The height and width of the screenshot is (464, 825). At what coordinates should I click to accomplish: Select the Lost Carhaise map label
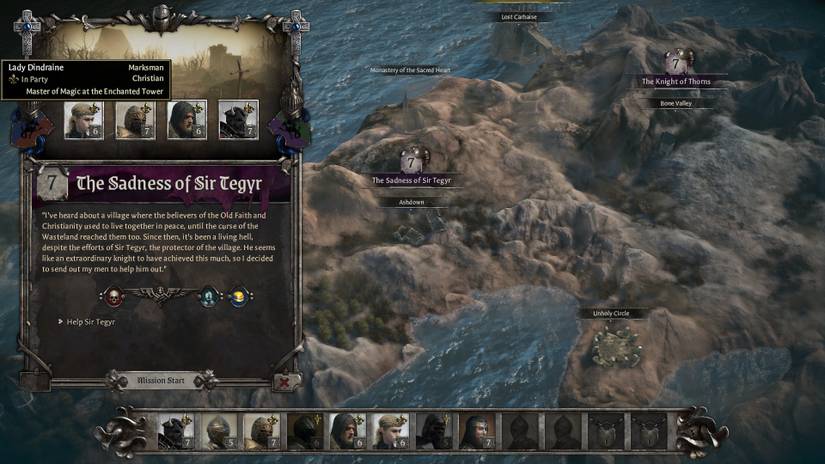click(x=519, y=17)
